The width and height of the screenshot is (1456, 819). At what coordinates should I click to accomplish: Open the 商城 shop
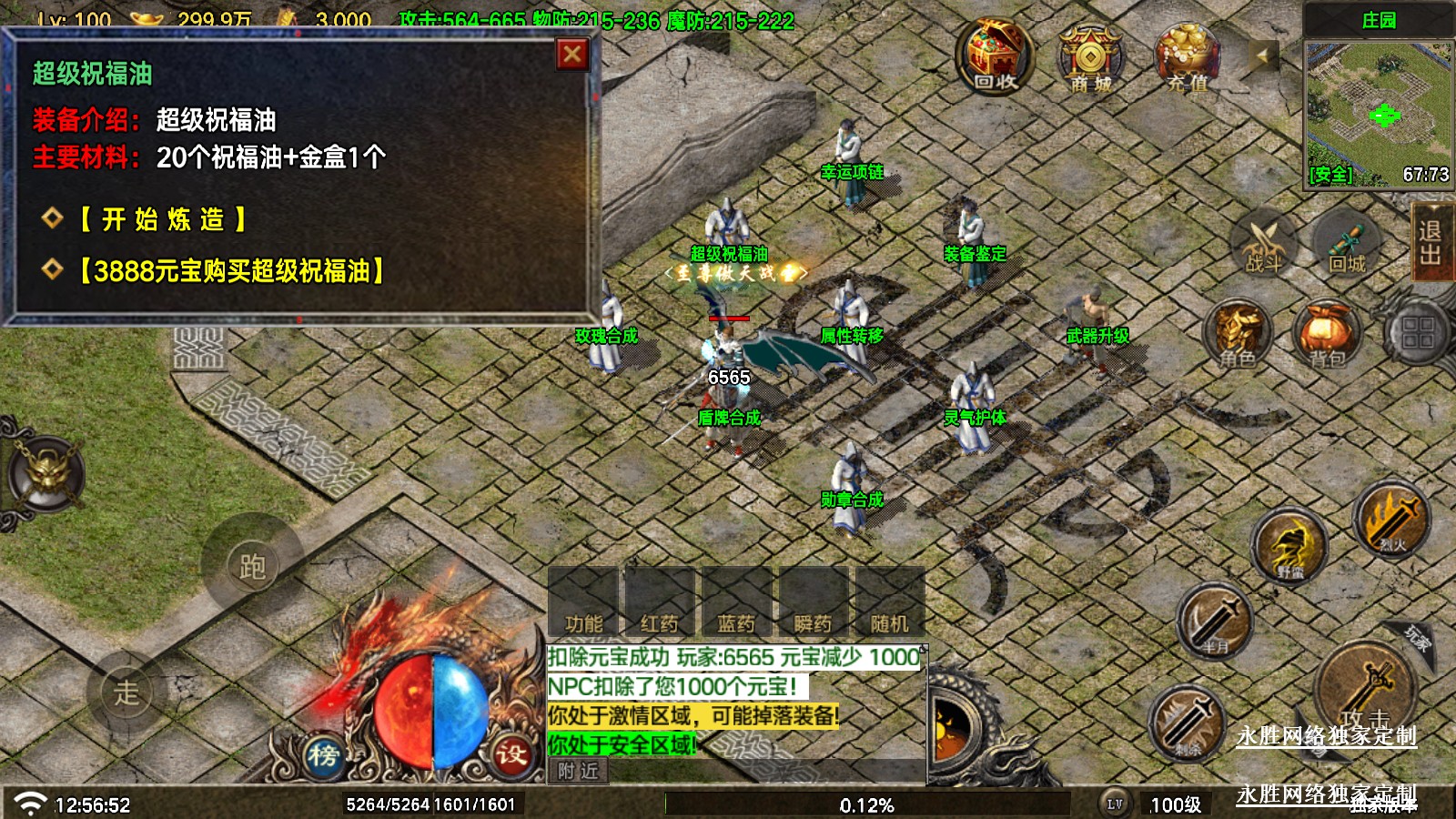pyautogui.click(x=1090, y=59)
